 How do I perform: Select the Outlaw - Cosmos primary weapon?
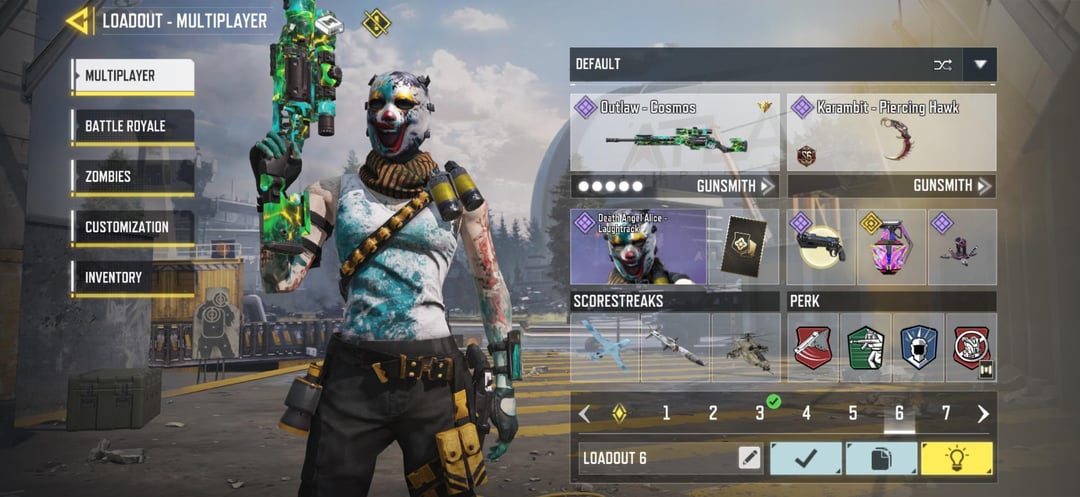pyautogui.click(x=675, y=133)
